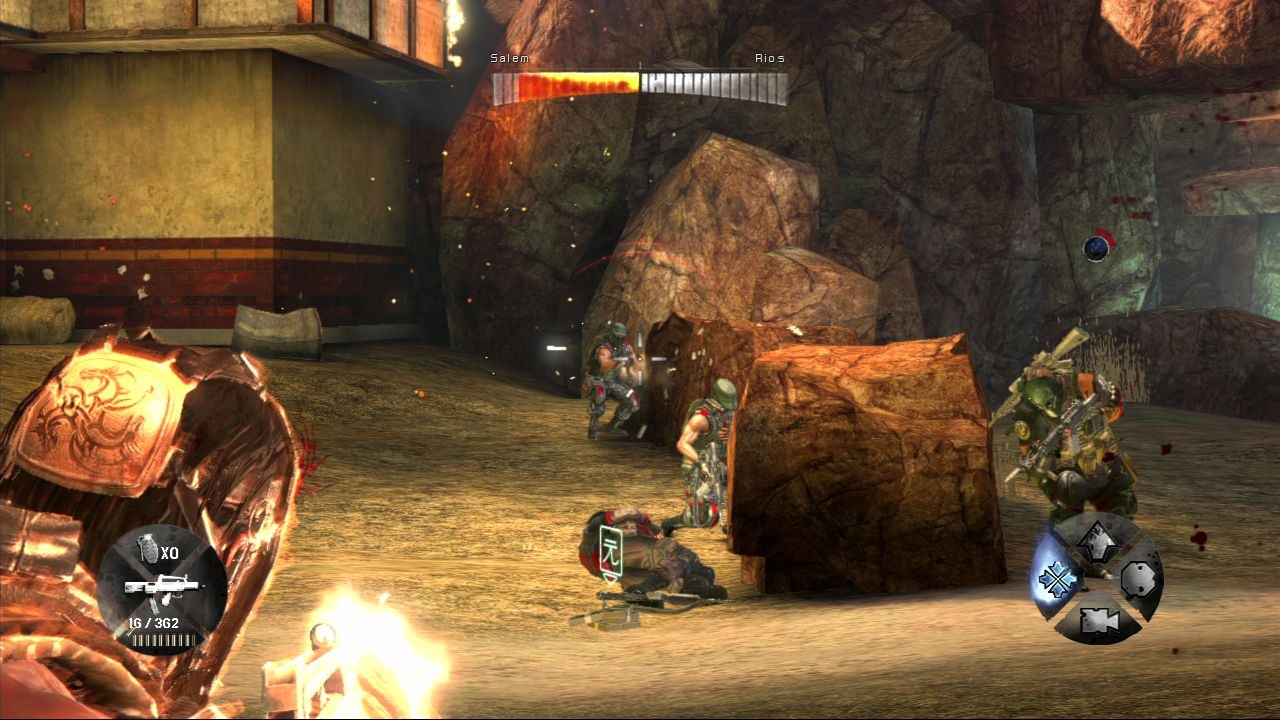
Task: Choose the octagon hold position command
Action: [x=1139, y=579]
